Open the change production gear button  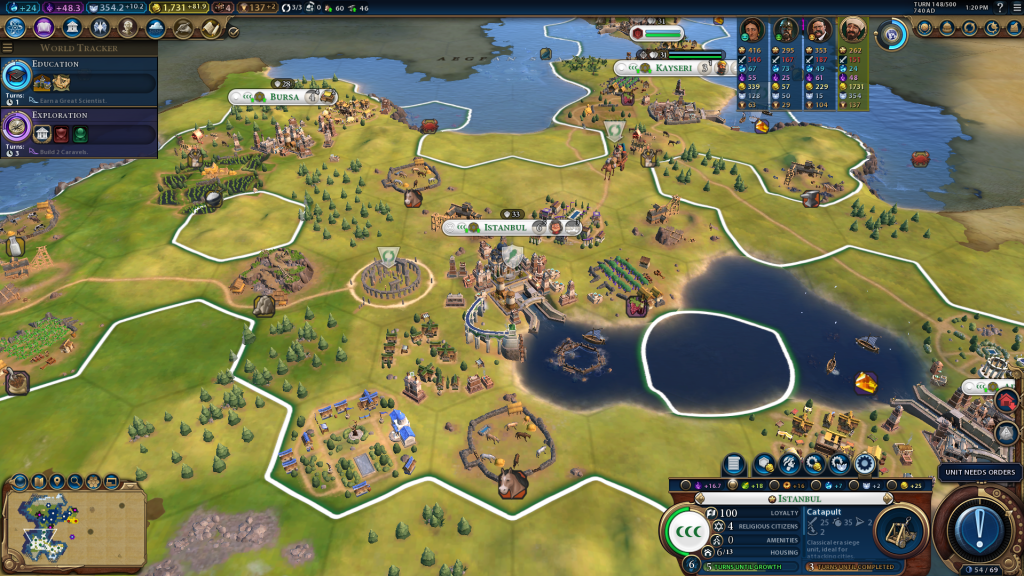point(865,464)
